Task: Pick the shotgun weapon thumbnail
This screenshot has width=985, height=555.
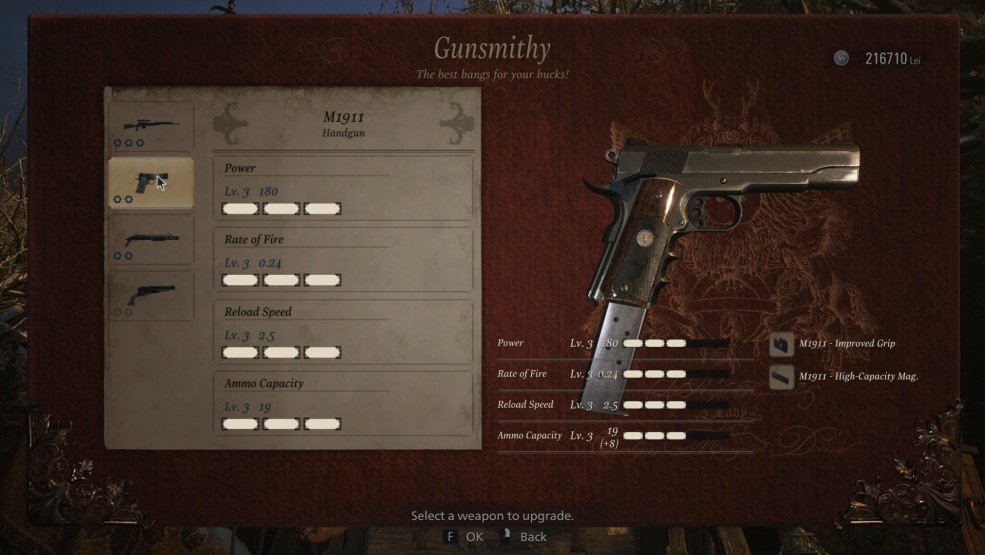Action: tap(150, 240)
